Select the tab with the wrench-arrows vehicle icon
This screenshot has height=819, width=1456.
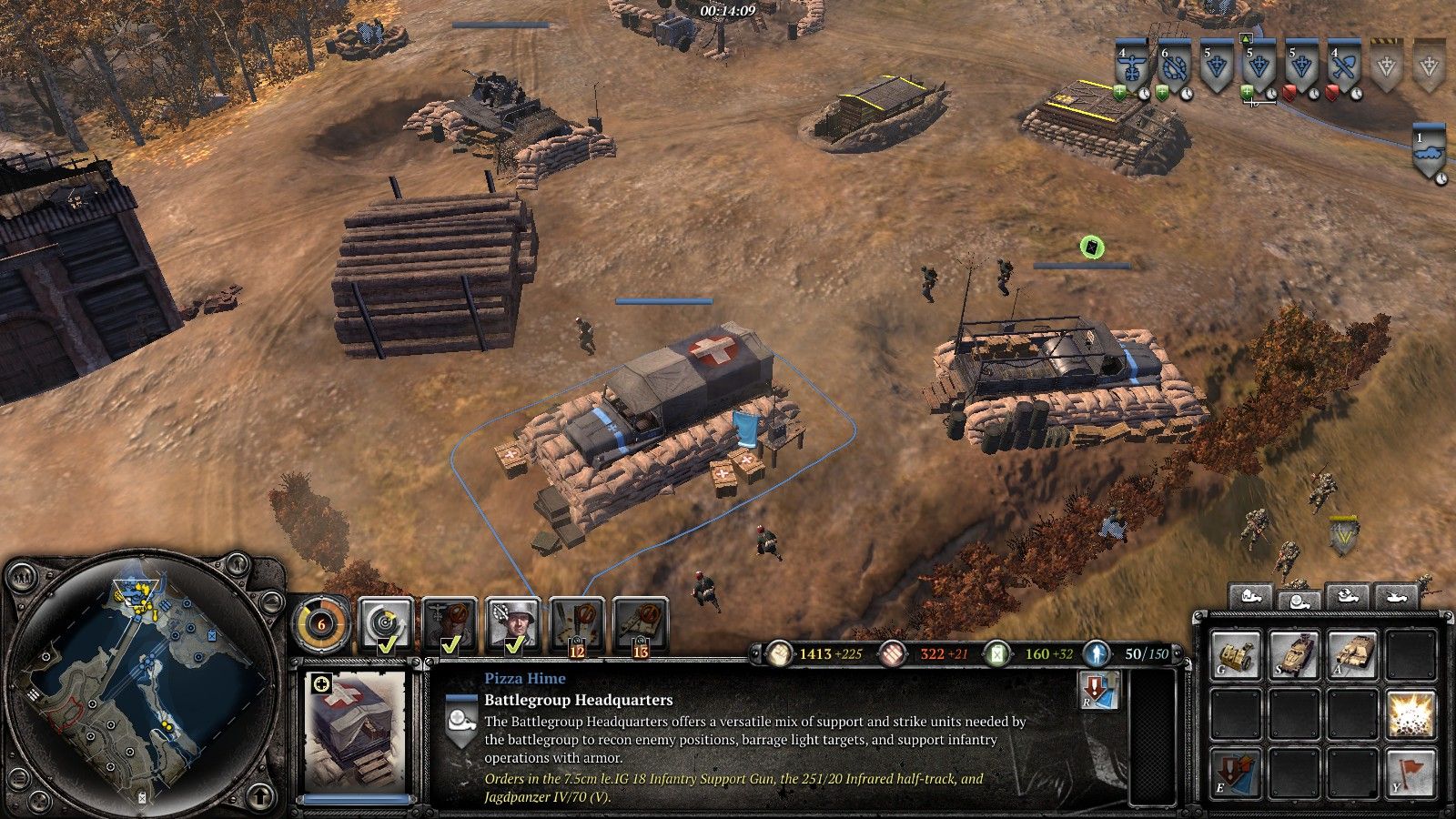(1348, 598)
